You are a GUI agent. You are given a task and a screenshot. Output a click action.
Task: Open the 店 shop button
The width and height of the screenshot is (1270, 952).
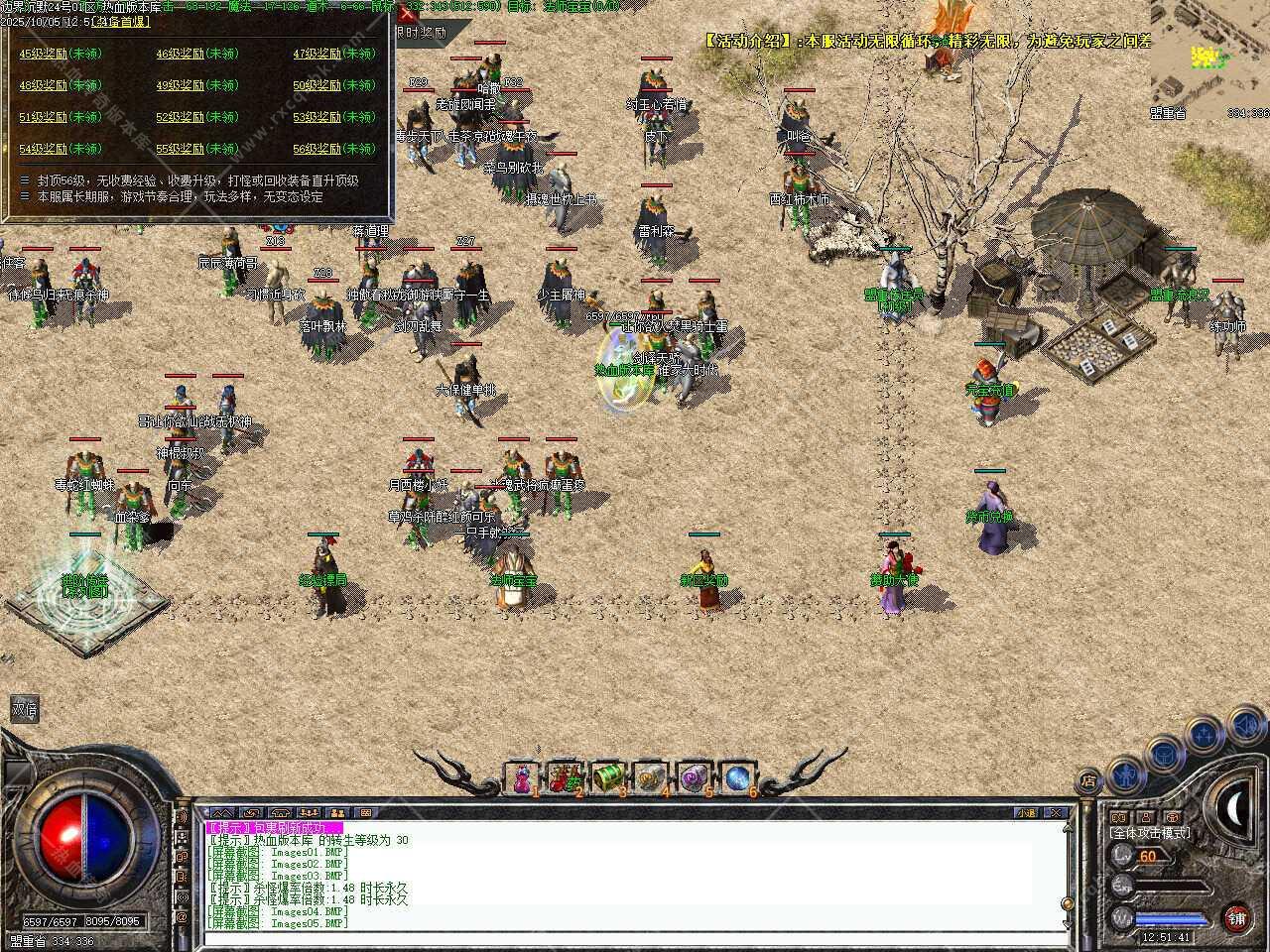click(x=1088, y=781)
